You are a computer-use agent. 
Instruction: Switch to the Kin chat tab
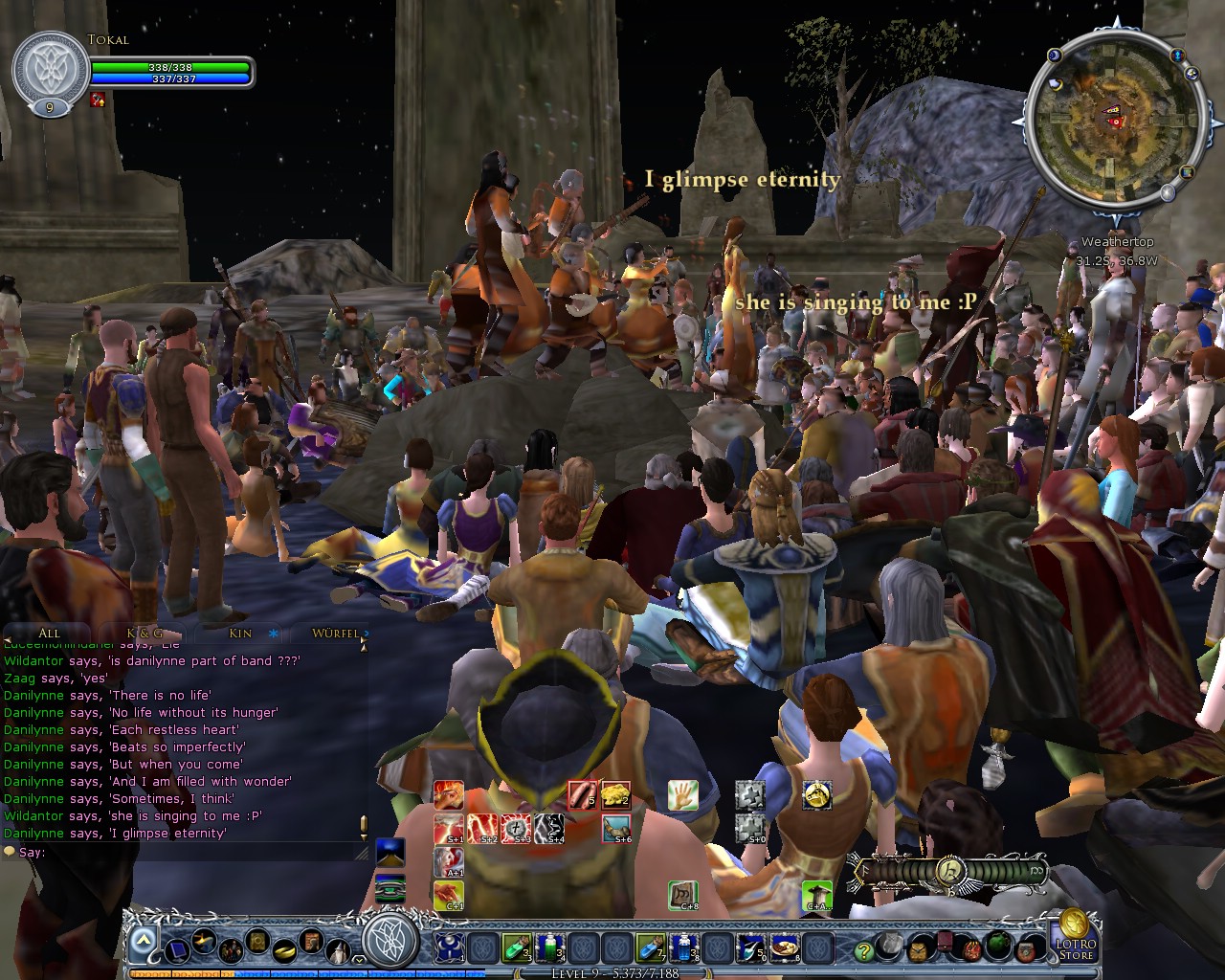click(x=239, y=634)
